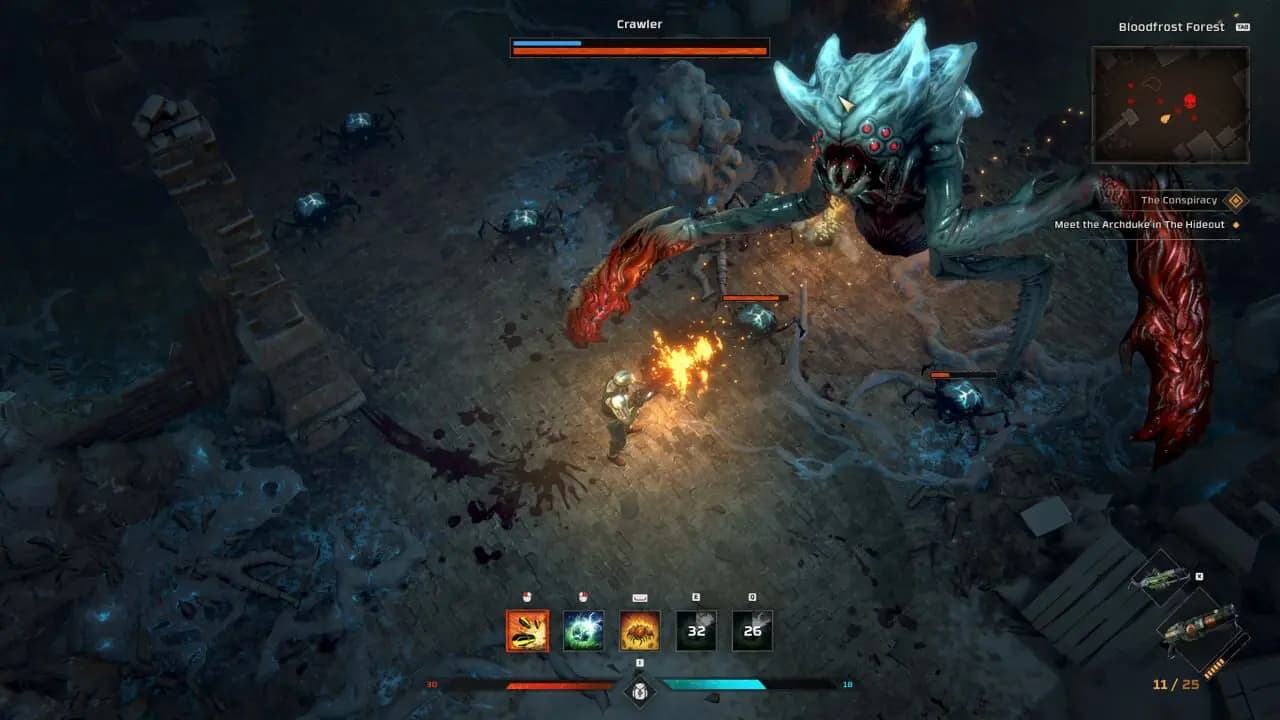The height and width of the screenshot is (720, 1280).
Task: Toggle the TAB badge beside Bloodfrost Forest
Action: [x=1244, y=27]
